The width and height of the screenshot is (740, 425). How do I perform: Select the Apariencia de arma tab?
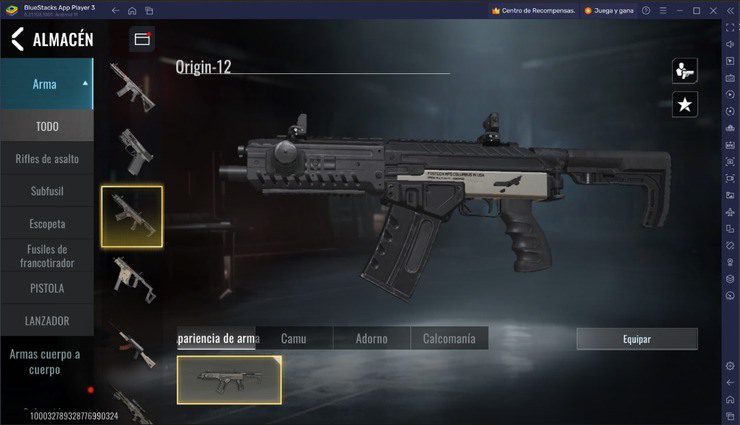(217, 339)
